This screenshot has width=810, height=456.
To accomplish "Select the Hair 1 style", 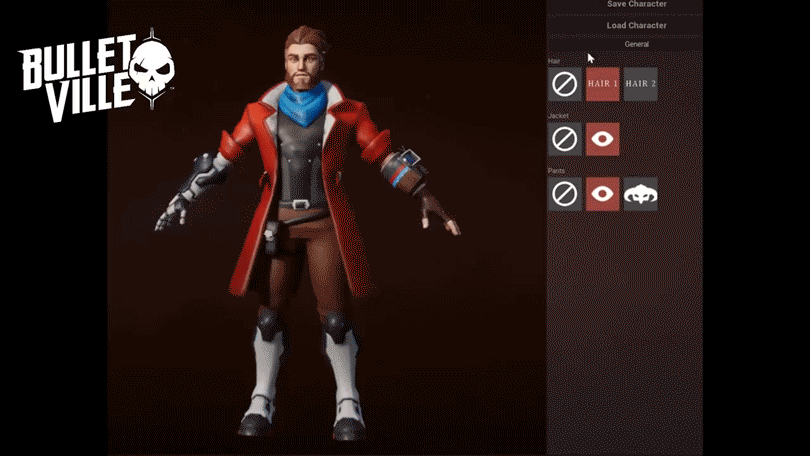I will tap(603, 84).
